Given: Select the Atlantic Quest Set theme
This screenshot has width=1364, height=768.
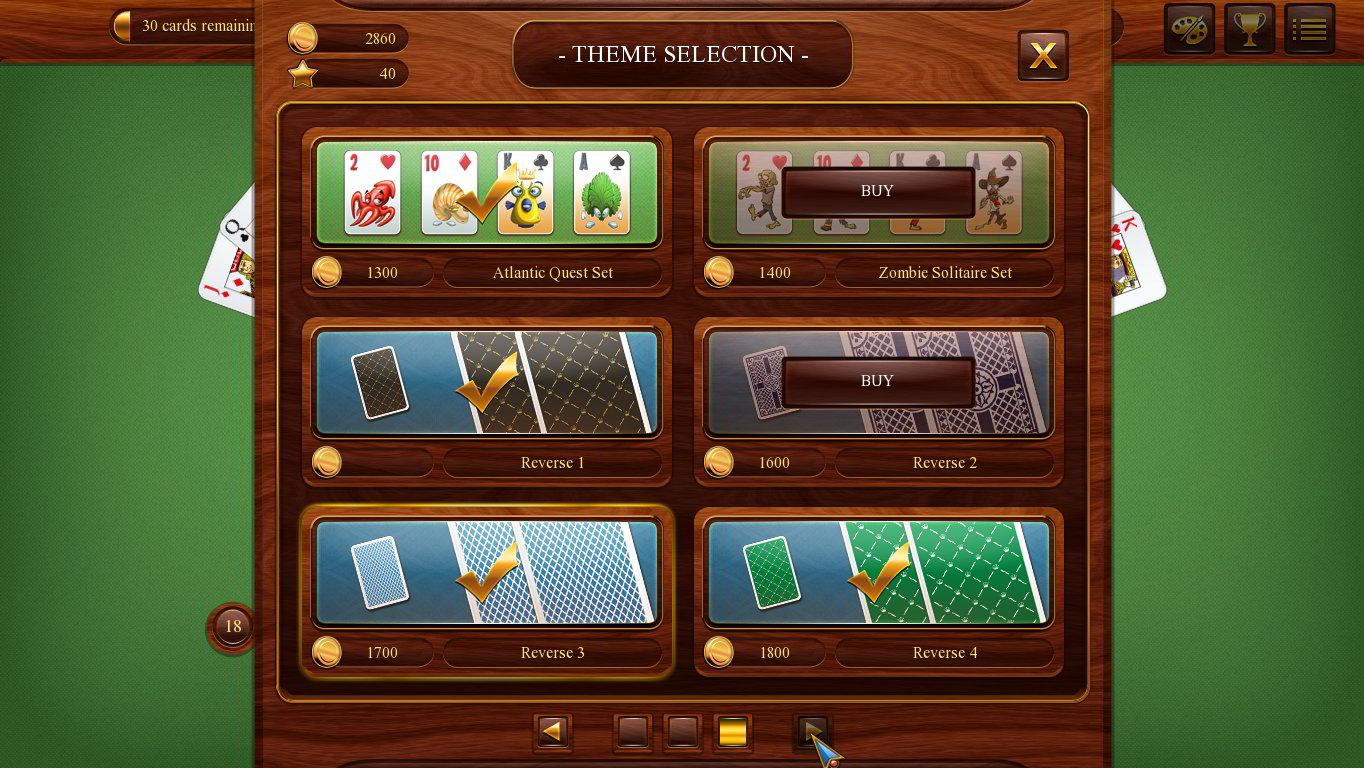Looking at the screenshot, I should 487,192.
